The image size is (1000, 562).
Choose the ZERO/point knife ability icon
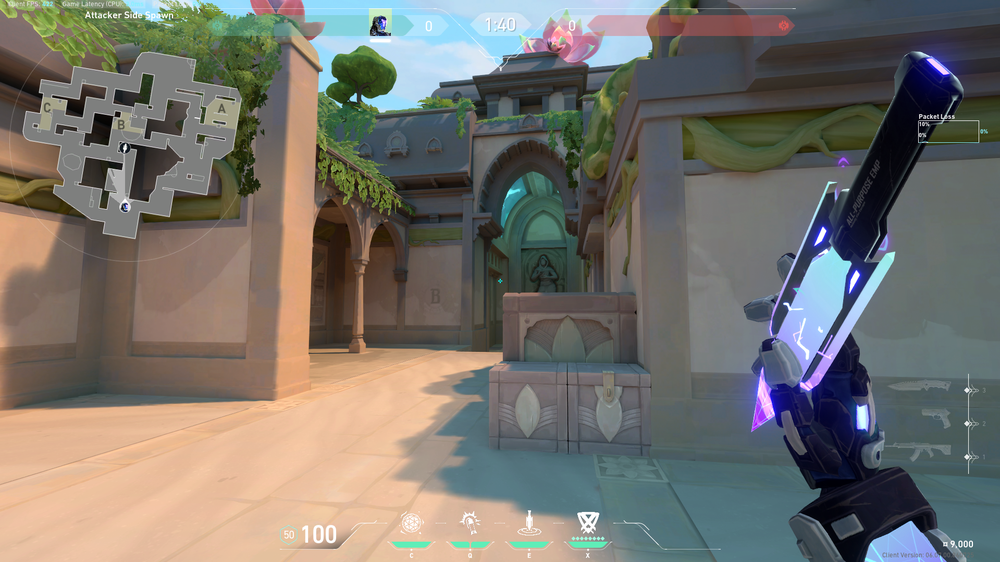point(527,523)
